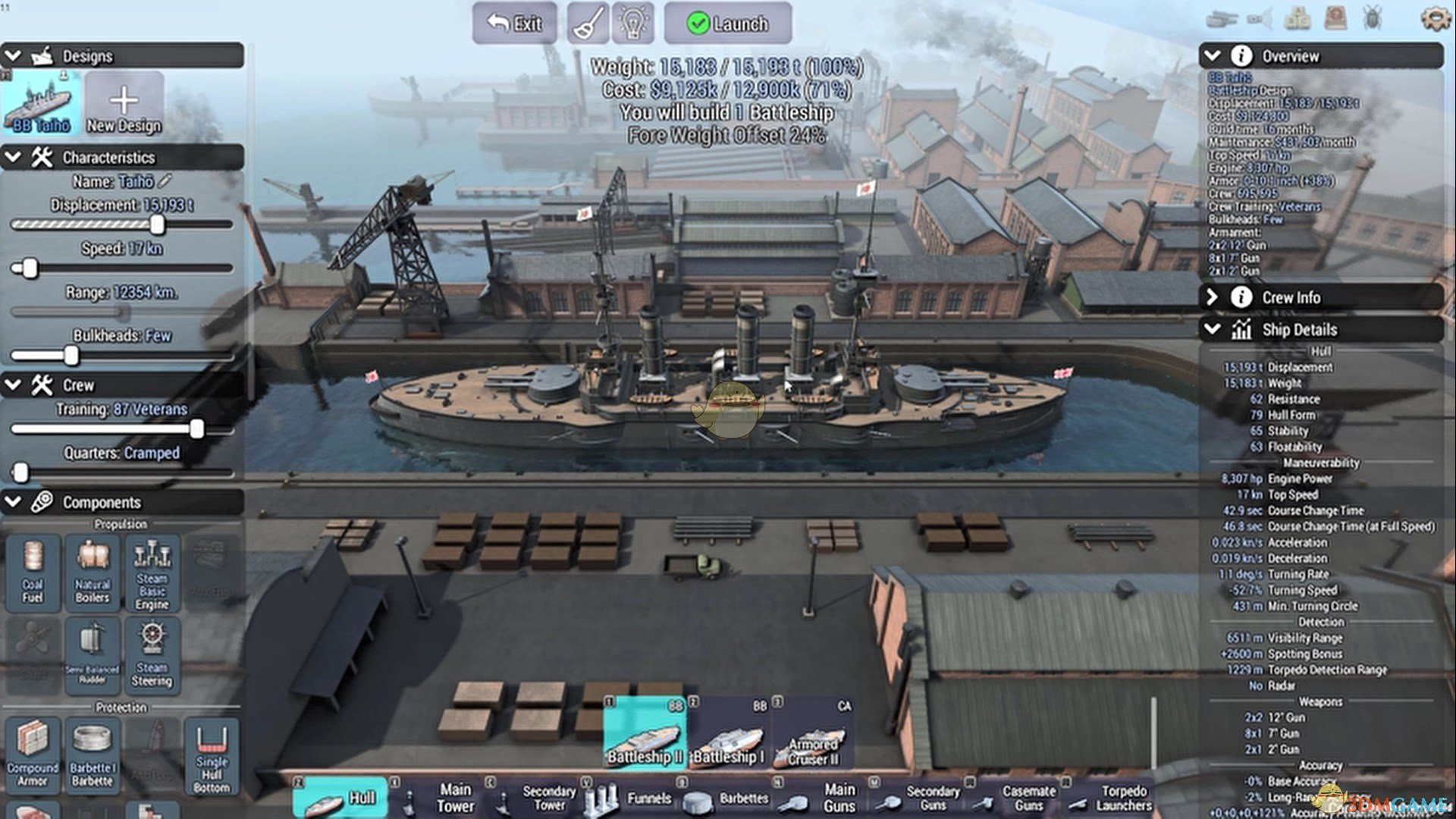This screenshot has height=819, width=1456.
Task: Adjust the Displacement slider handle
Action: point(157,224)
